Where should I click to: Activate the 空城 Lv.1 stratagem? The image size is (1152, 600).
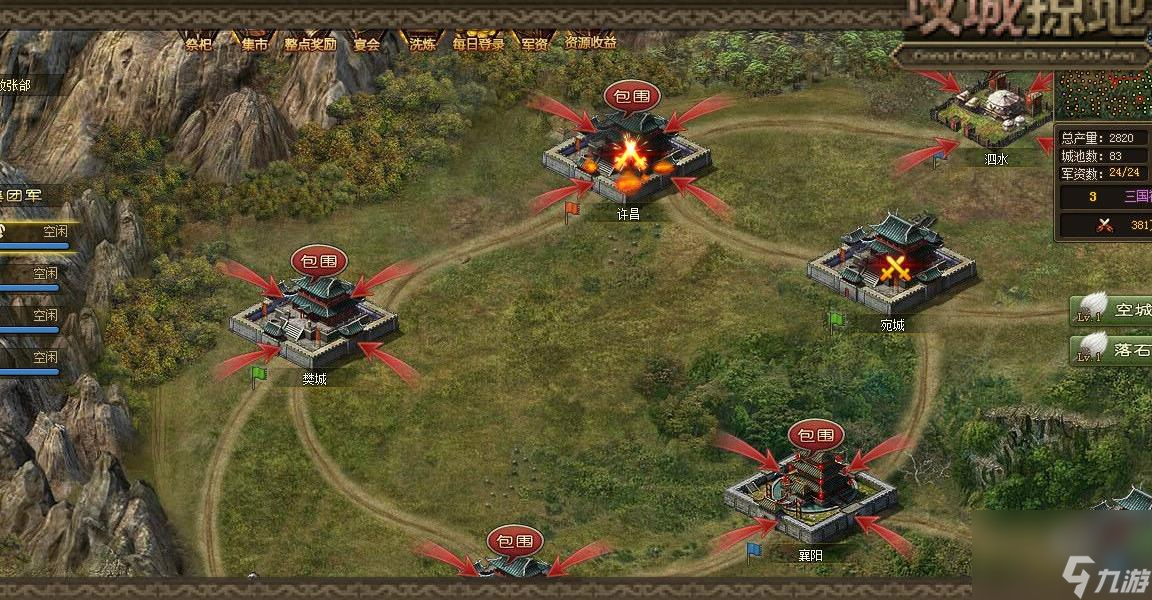1112,311
